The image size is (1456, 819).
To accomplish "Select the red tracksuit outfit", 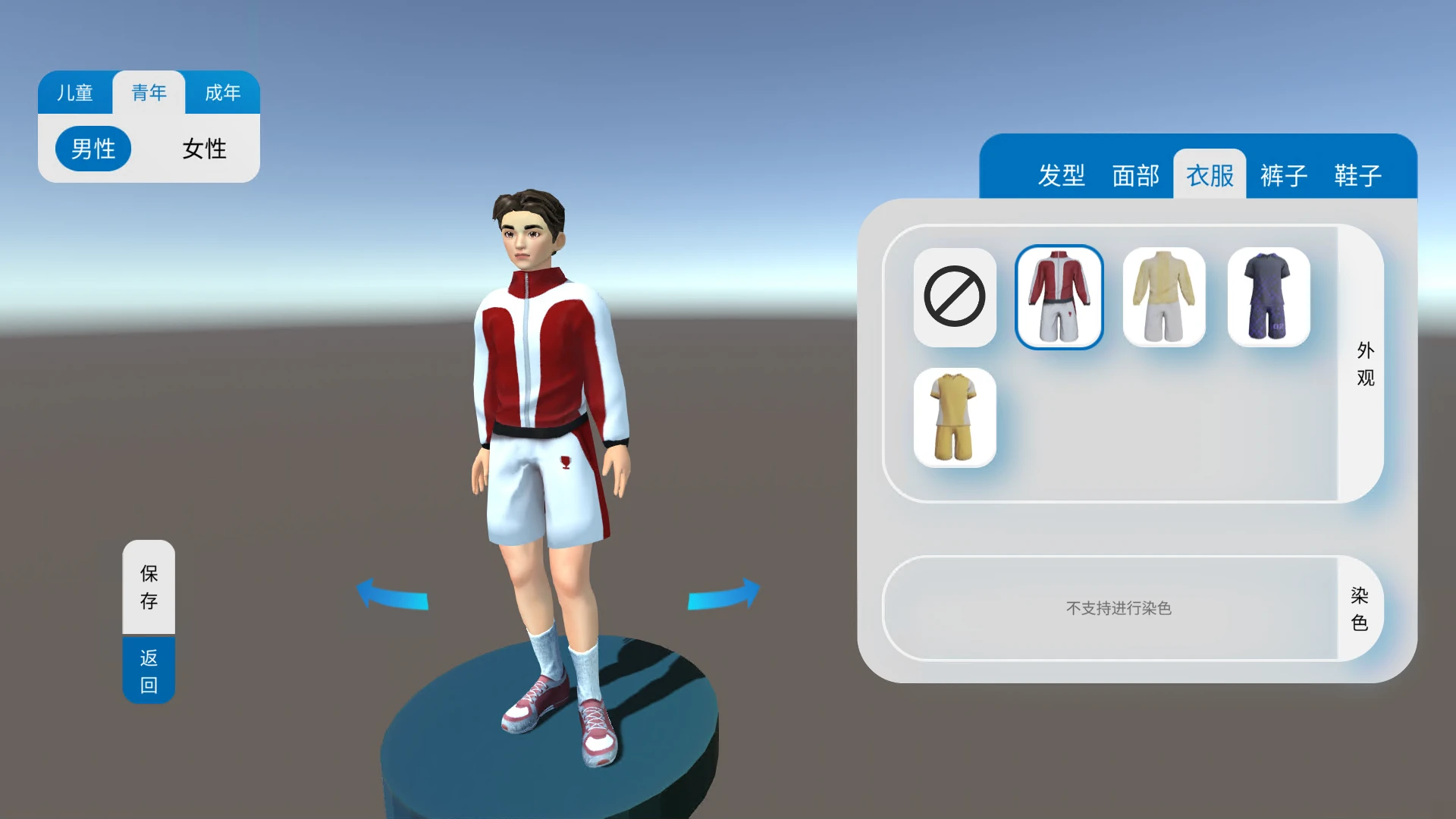I will [1059, 297].
